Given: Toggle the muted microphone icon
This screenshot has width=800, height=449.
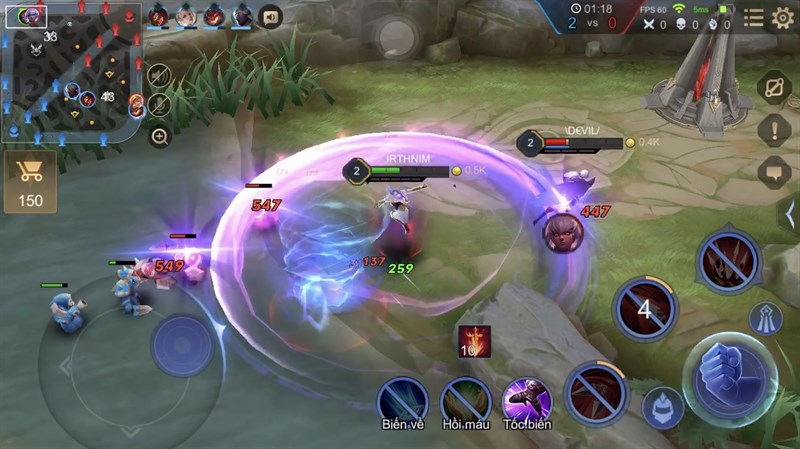Looking at the screenshot, I should 159,105.
